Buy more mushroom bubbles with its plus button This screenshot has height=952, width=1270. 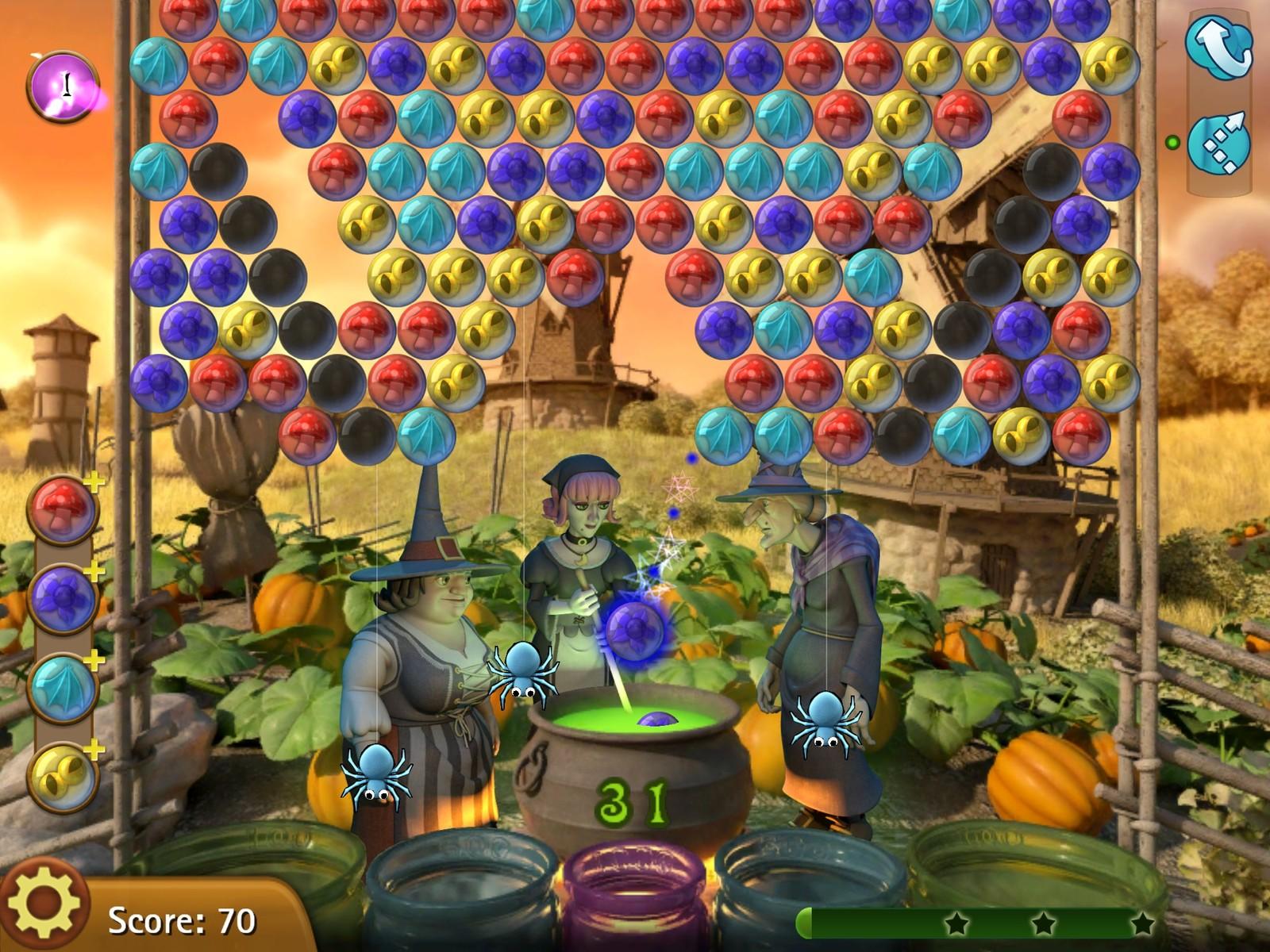(93, 482)
